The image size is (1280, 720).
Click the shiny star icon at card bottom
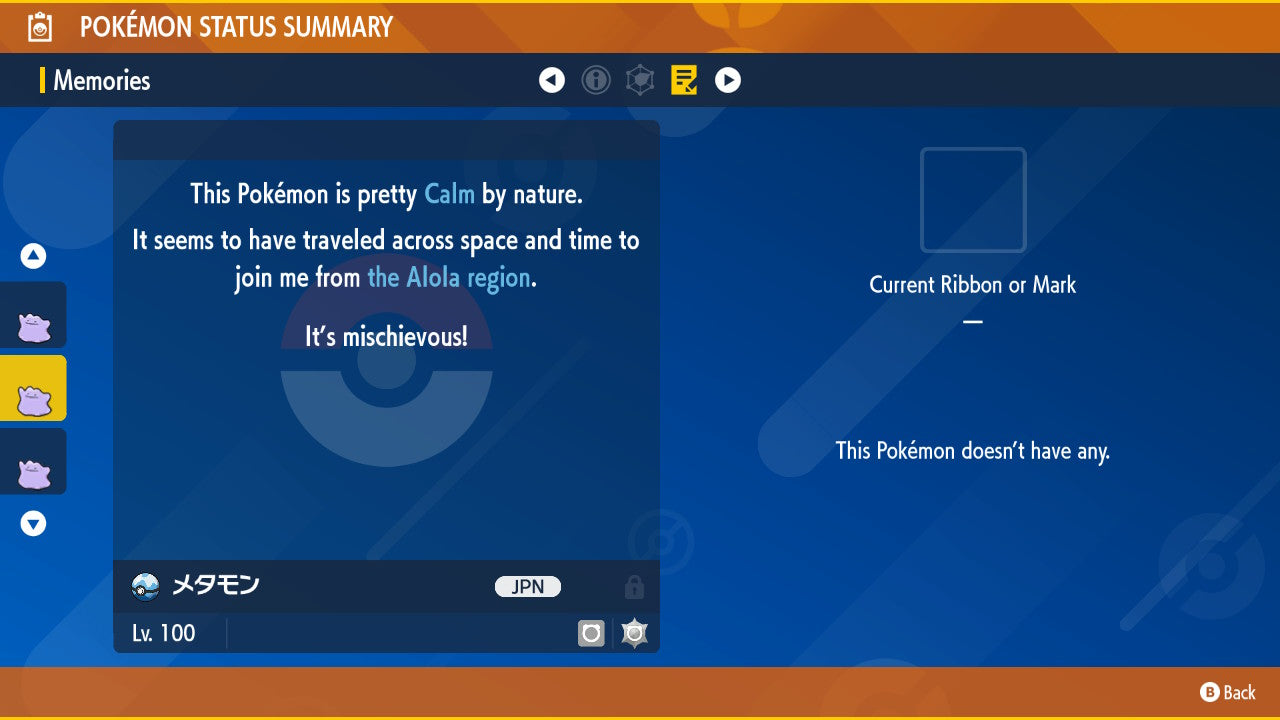(634, 632)
